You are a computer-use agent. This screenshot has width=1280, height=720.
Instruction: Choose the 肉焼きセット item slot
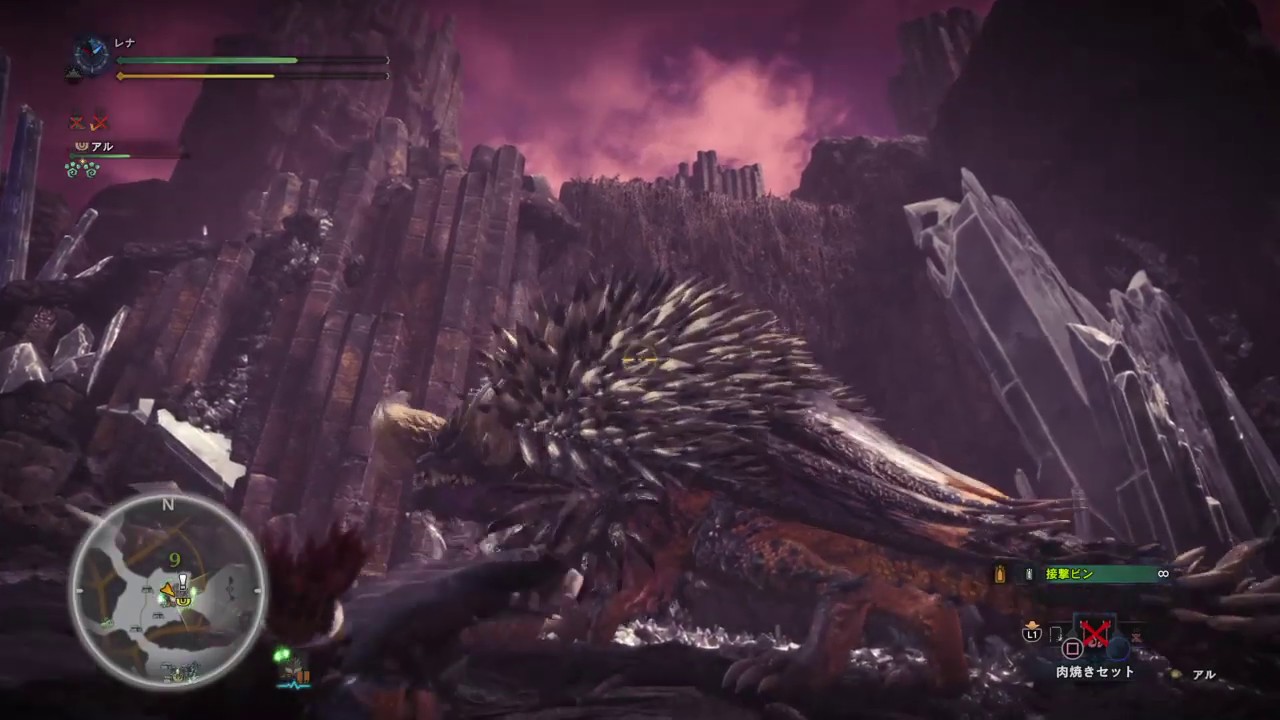1092,638
